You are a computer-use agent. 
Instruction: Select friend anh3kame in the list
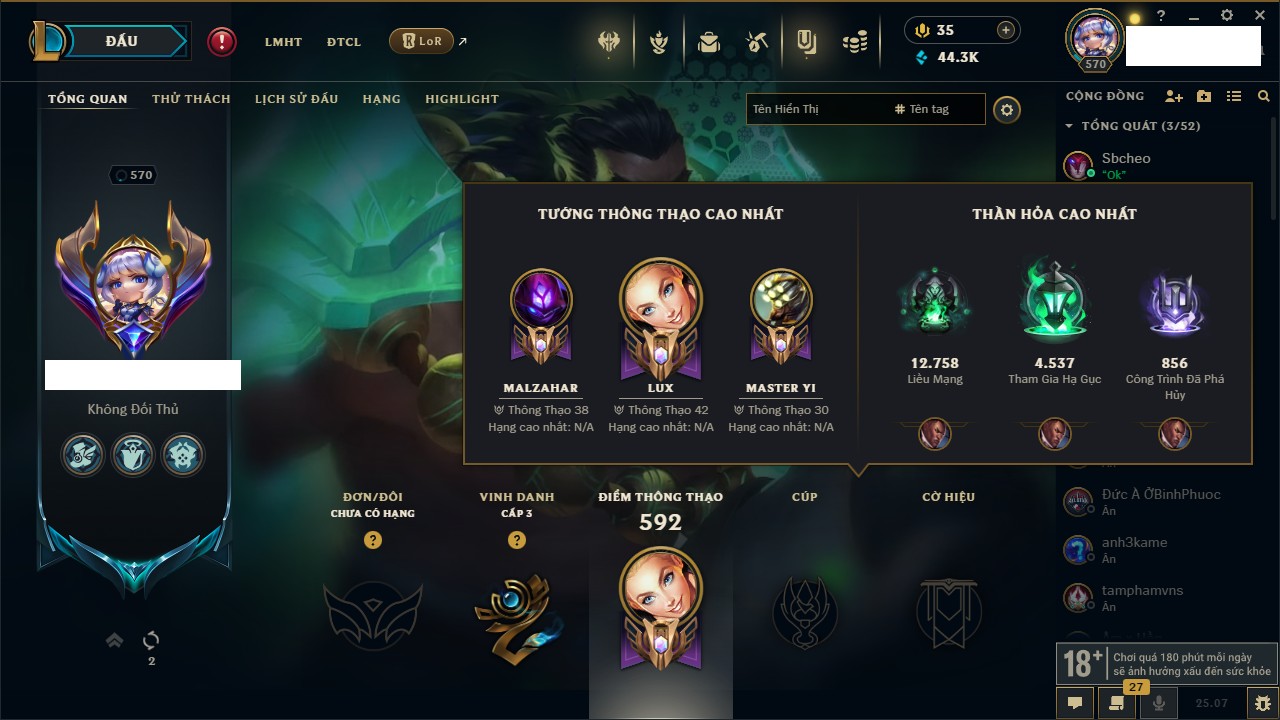coord(1134,543)
